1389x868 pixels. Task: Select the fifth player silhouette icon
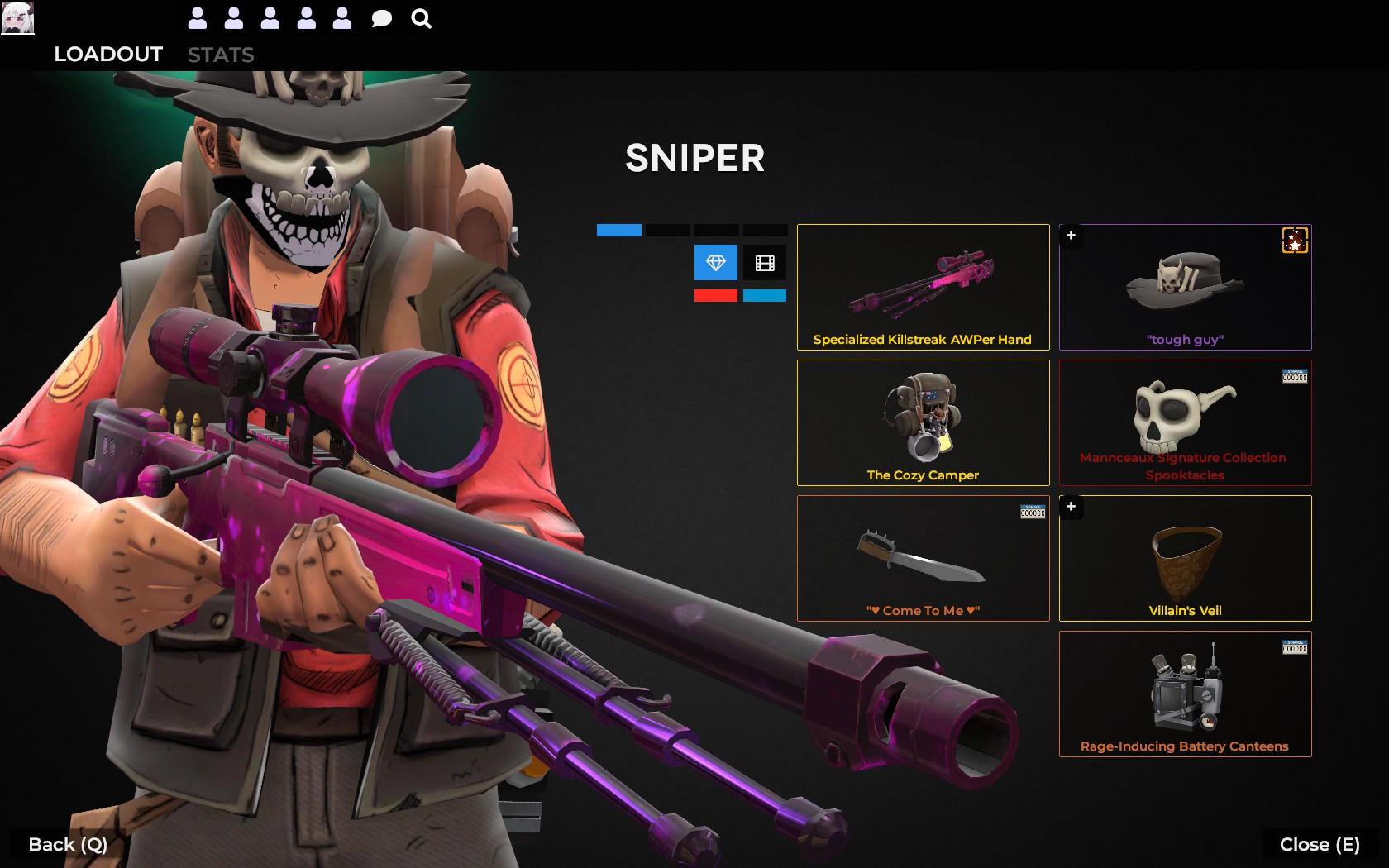click(x=341, y=17)
